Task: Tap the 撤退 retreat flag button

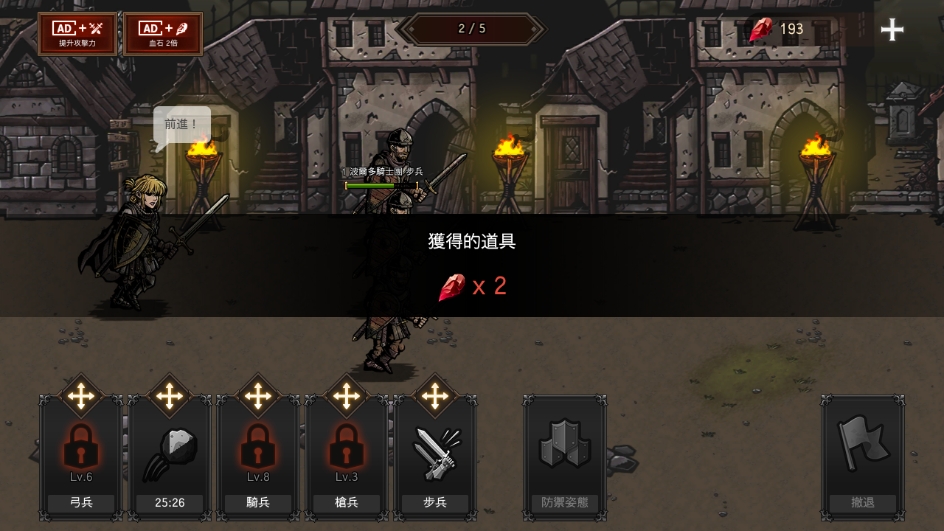Action: (x=862, y=455)
